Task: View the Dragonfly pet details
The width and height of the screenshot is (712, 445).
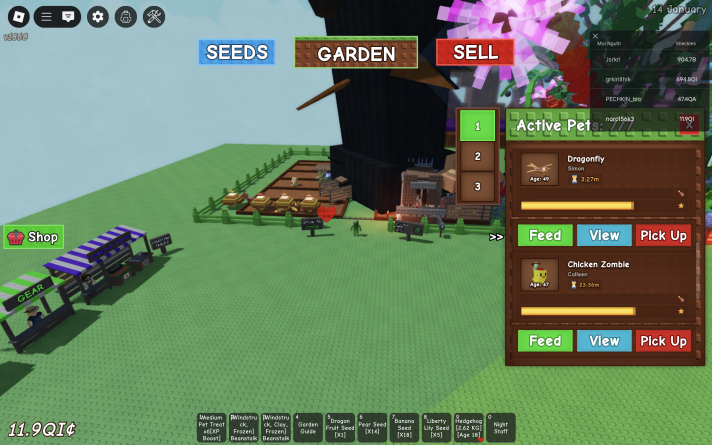Action: 604,235
